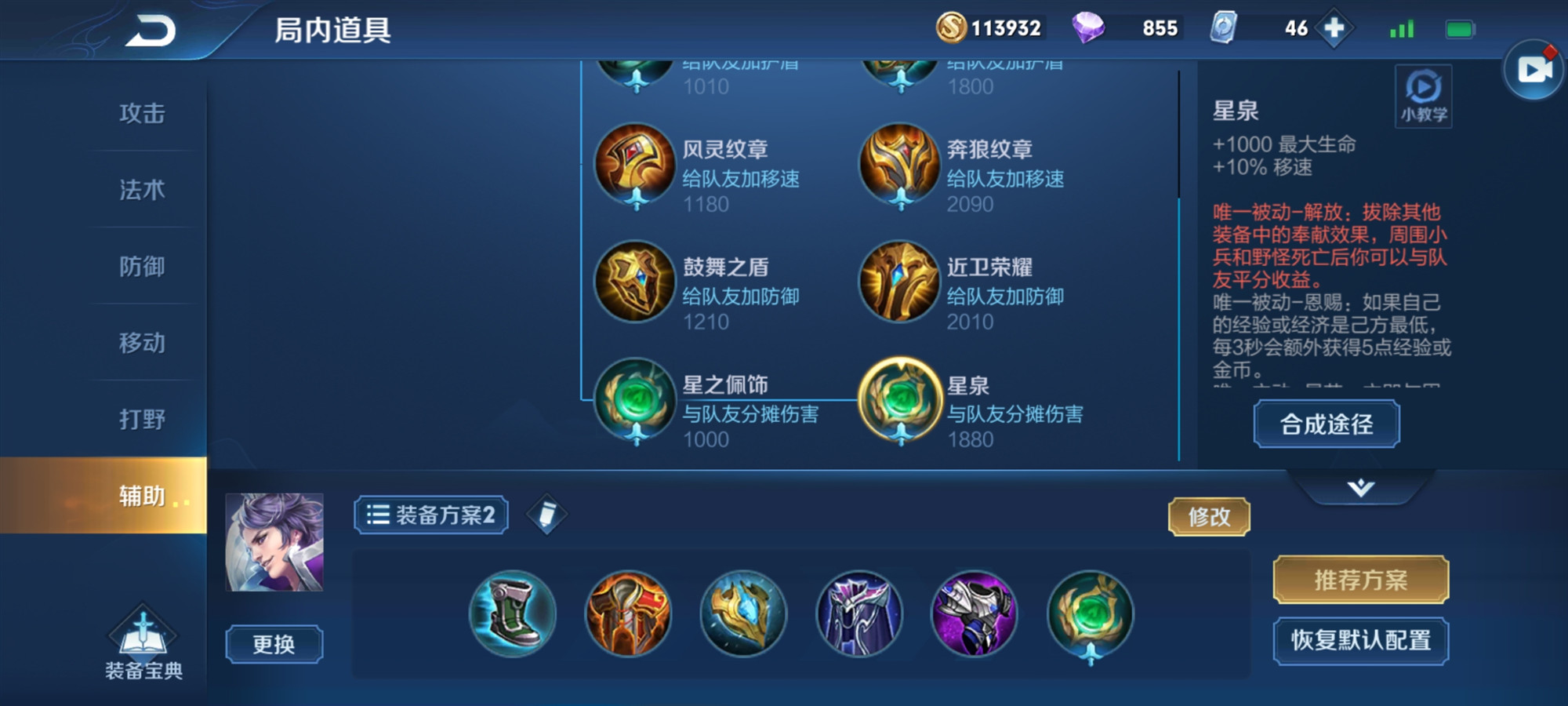The image size is (1568, 706).
Task: Open the 装备方案2 loadout selector
Action: (x=431, y=515)
